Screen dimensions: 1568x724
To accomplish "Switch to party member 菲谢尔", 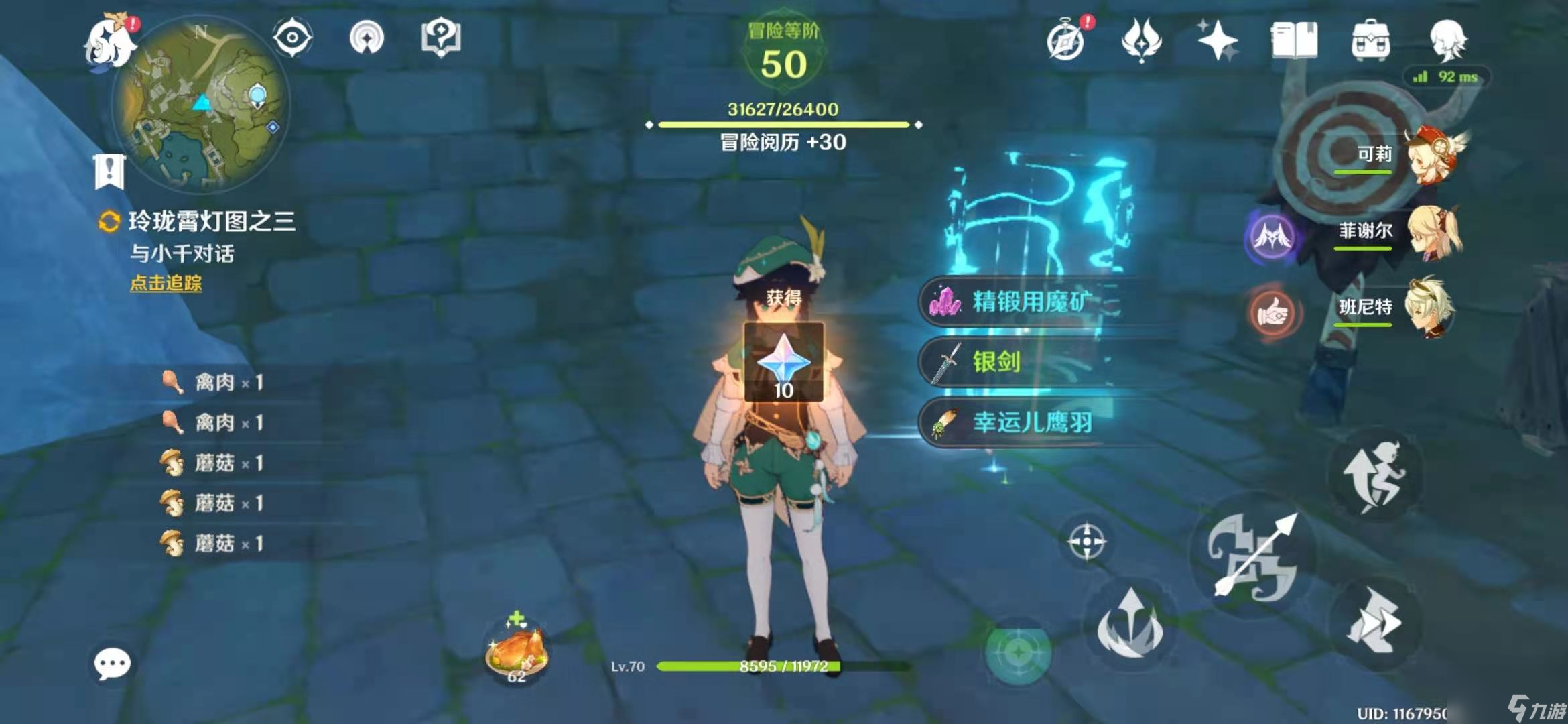I will pos(1434,232).
